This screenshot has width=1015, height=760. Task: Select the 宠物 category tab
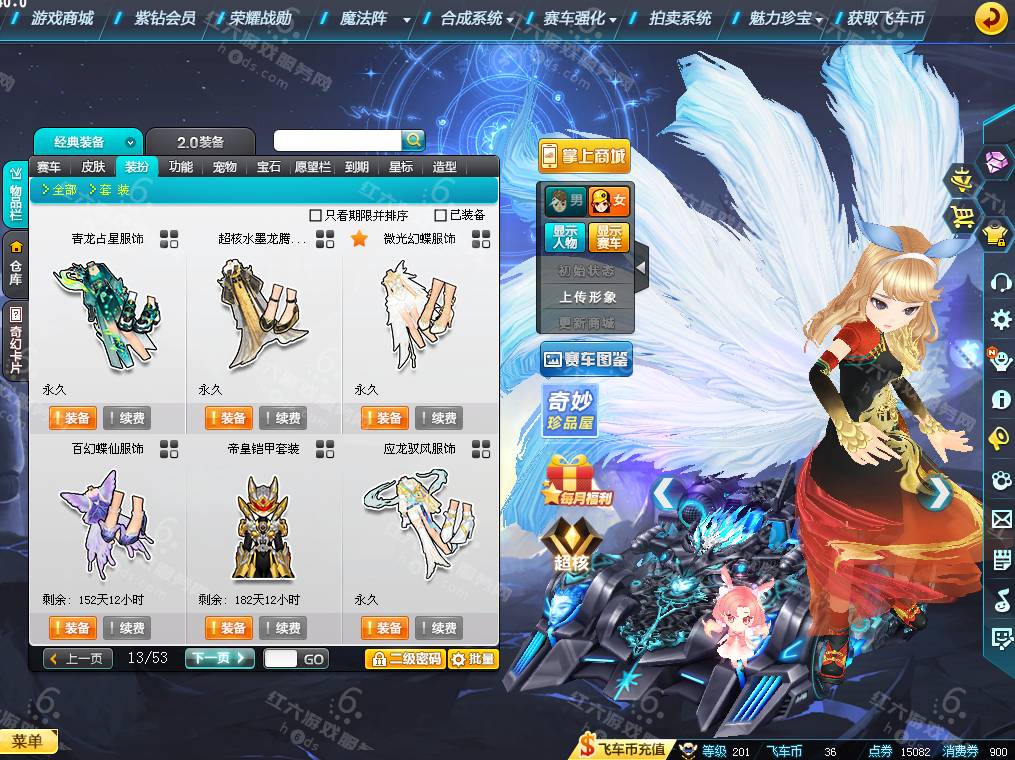tap(225, 167)
